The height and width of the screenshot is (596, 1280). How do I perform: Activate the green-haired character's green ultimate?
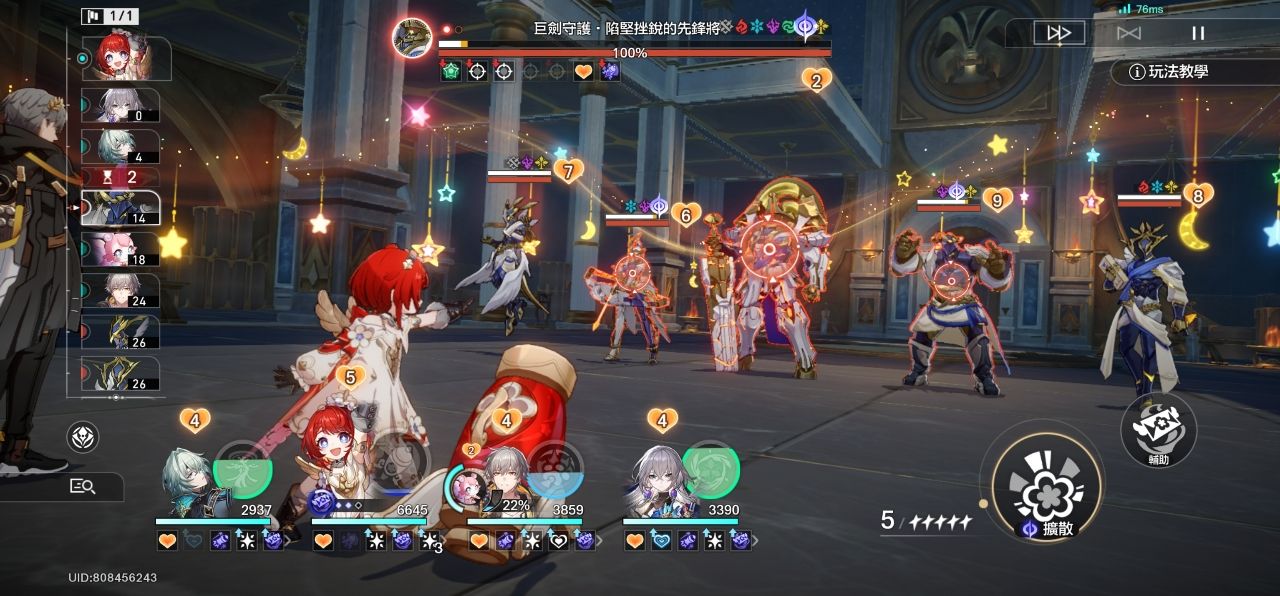pos(243,465)
